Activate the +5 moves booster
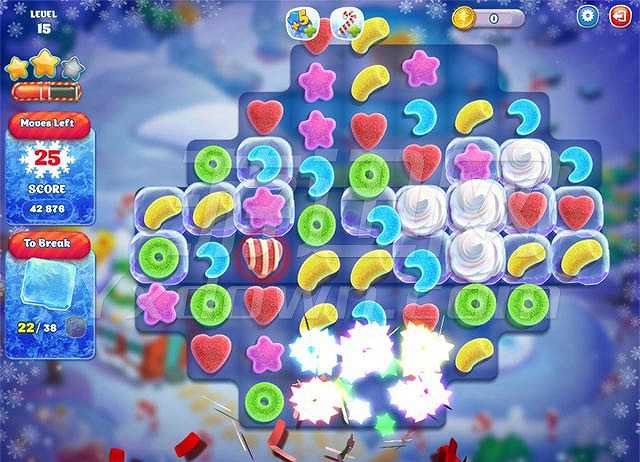The width and height of the screenshot is (640, 462). 301,23
